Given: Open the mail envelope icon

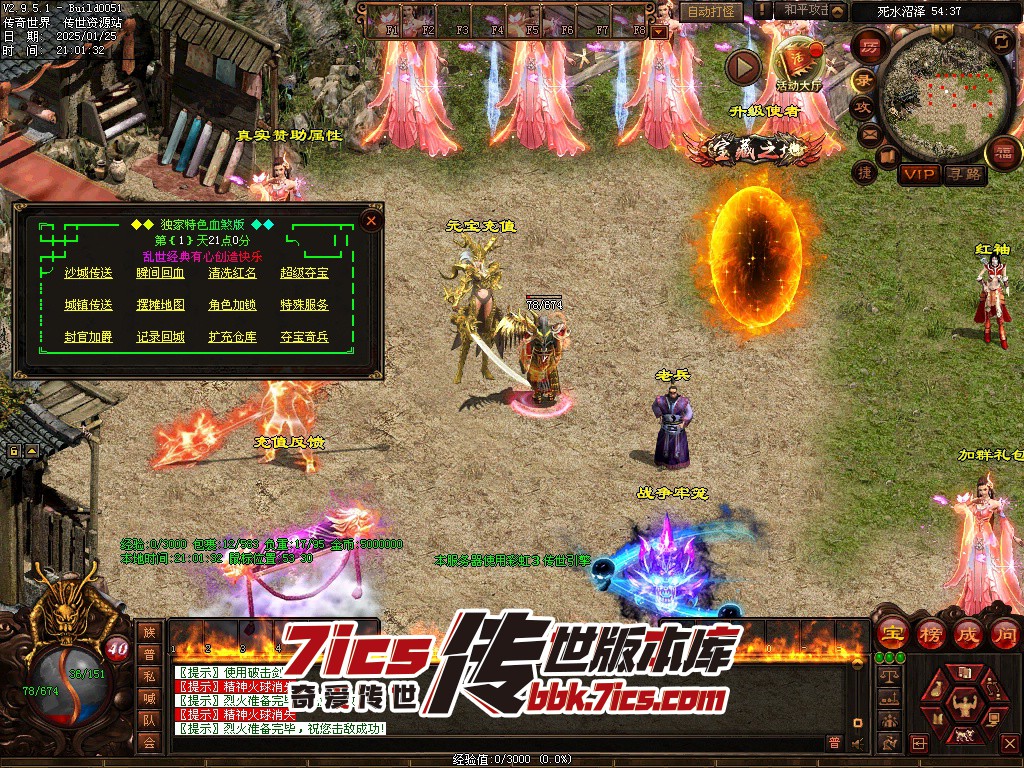Looking at the screenshot, I should point(868,133).
